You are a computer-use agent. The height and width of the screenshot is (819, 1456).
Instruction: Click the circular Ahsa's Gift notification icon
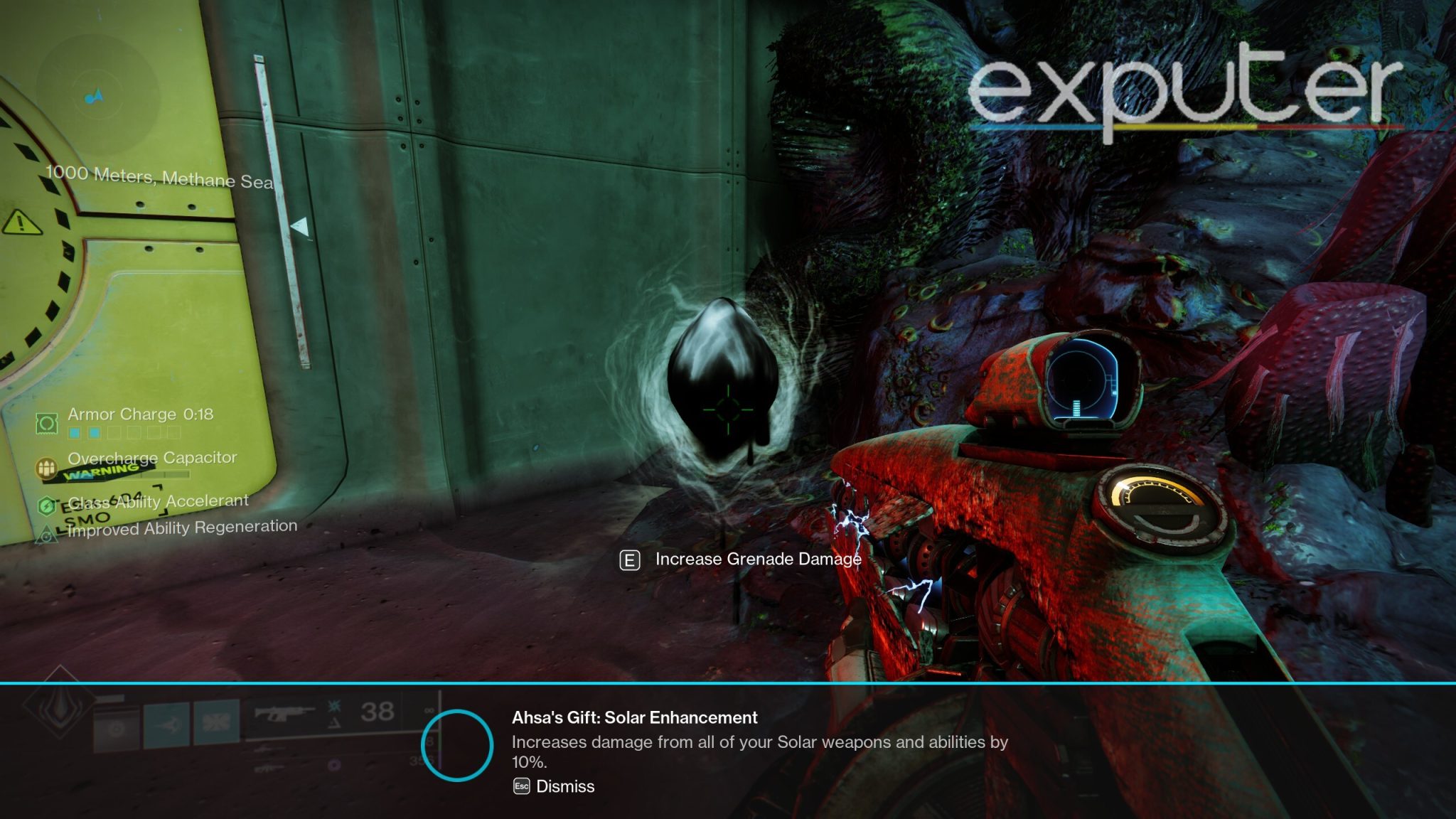tap(457, 745)
